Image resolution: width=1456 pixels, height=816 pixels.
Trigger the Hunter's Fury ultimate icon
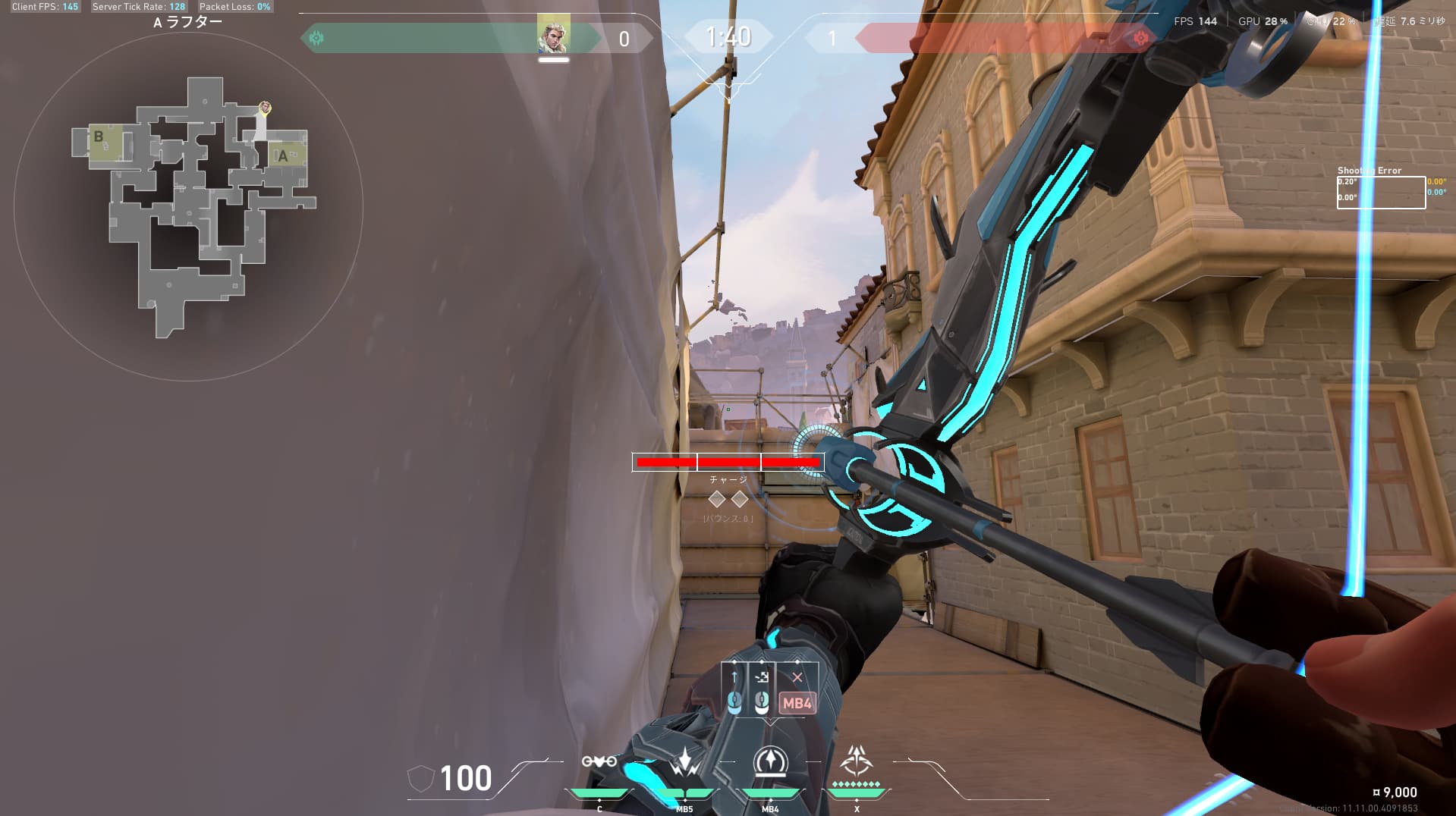857,760
